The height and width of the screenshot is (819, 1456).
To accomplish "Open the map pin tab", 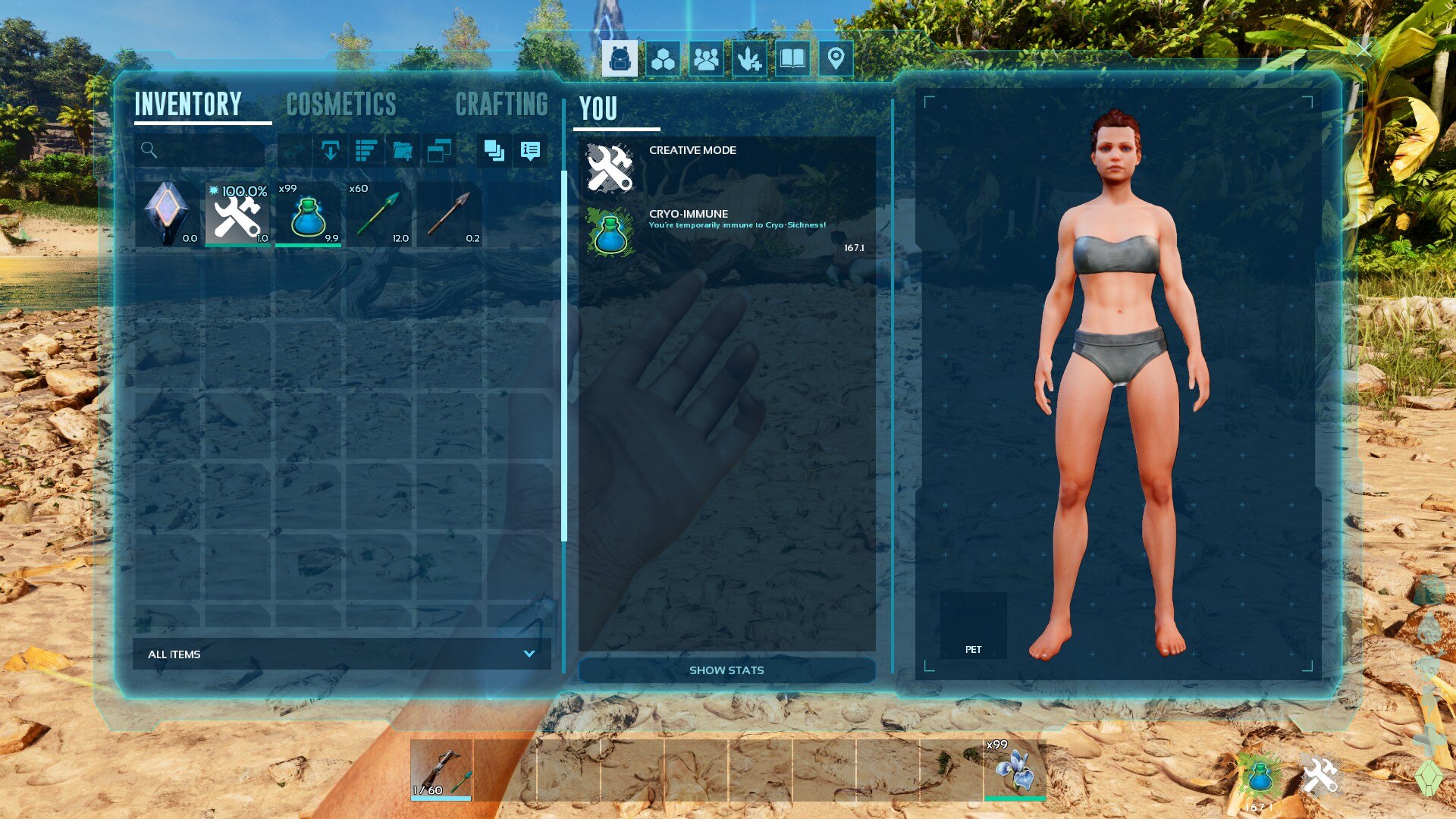I will tap(836, 59).
